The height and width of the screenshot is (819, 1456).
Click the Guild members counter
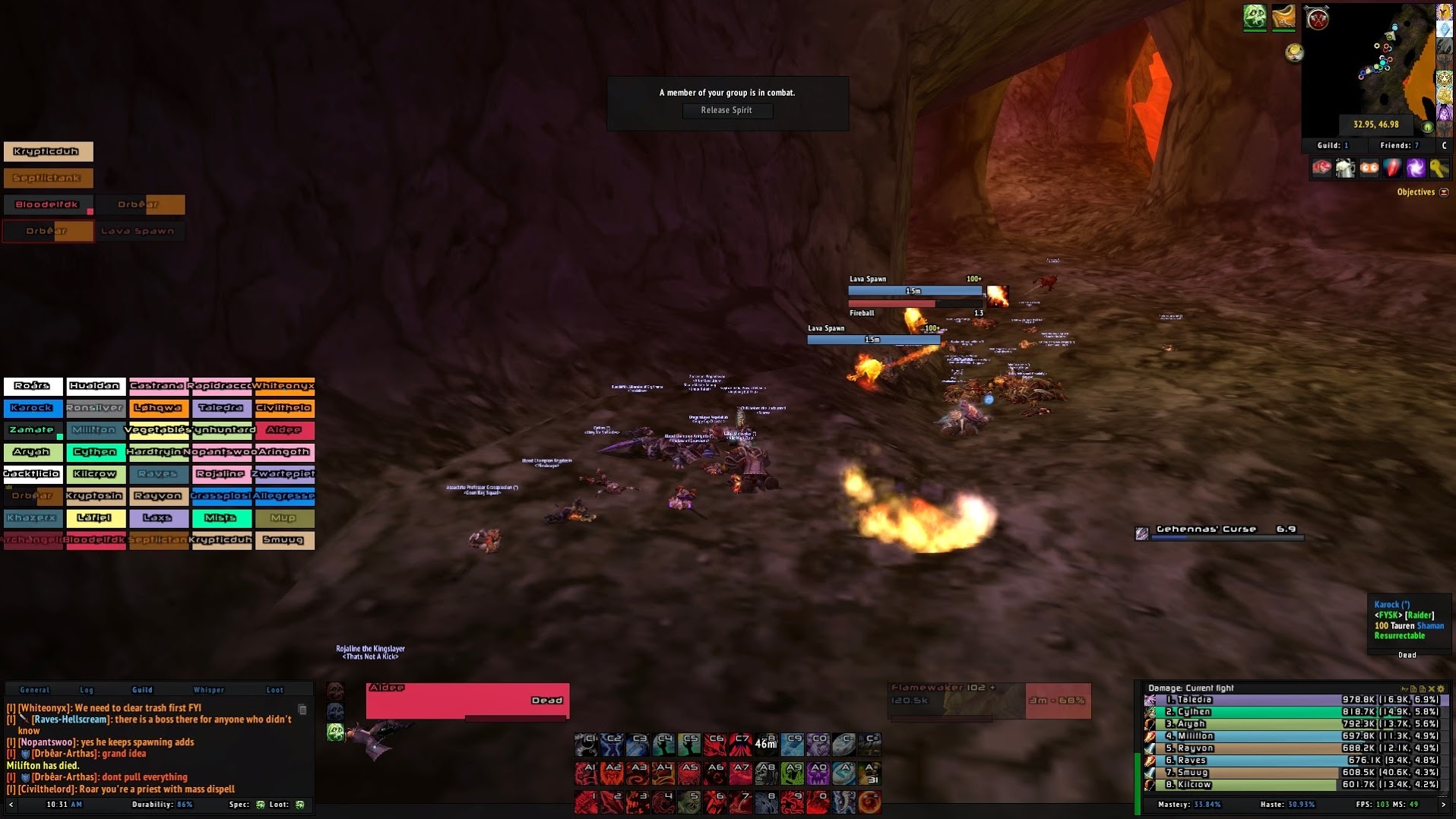coord(1333,145)
